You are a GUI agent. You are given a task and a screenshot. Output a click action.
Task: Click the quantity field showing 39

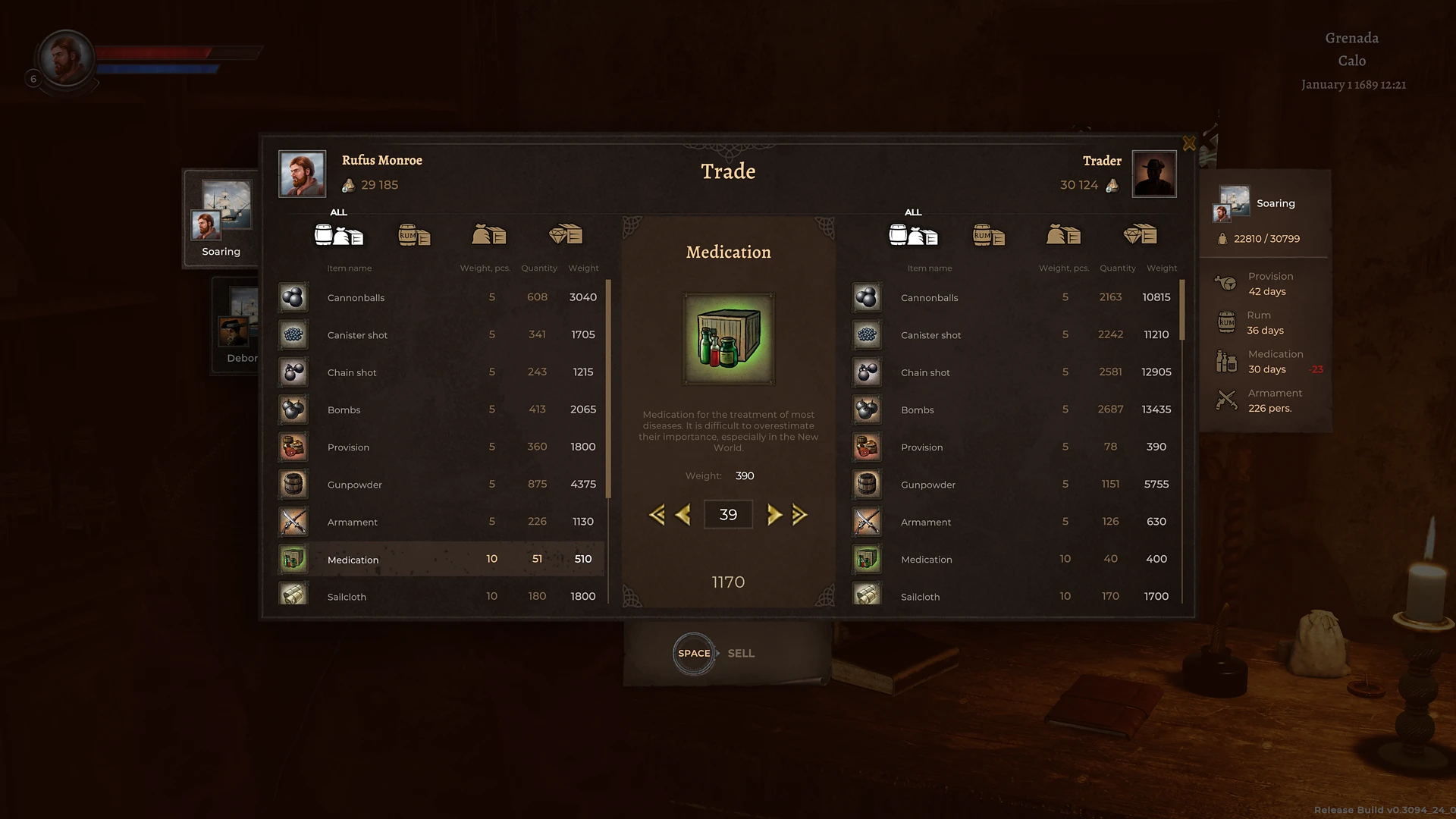pos(728,515)
